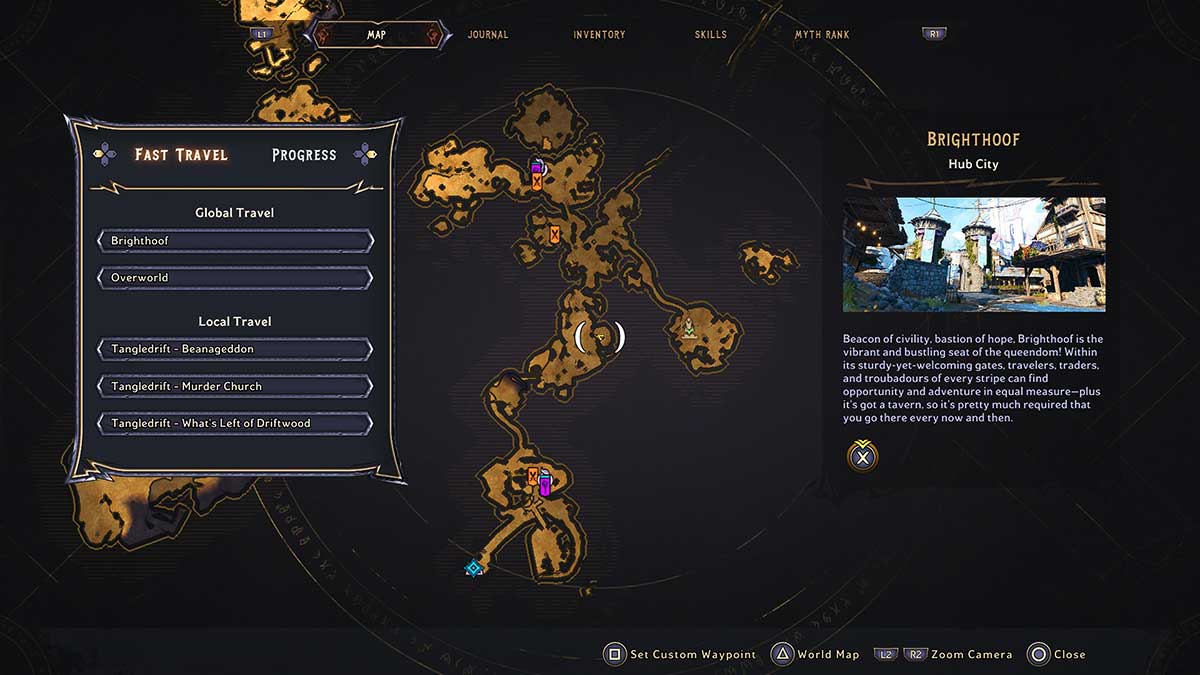Go to the Skills tab
The image size is (1200, 675).
click(711, 35)
